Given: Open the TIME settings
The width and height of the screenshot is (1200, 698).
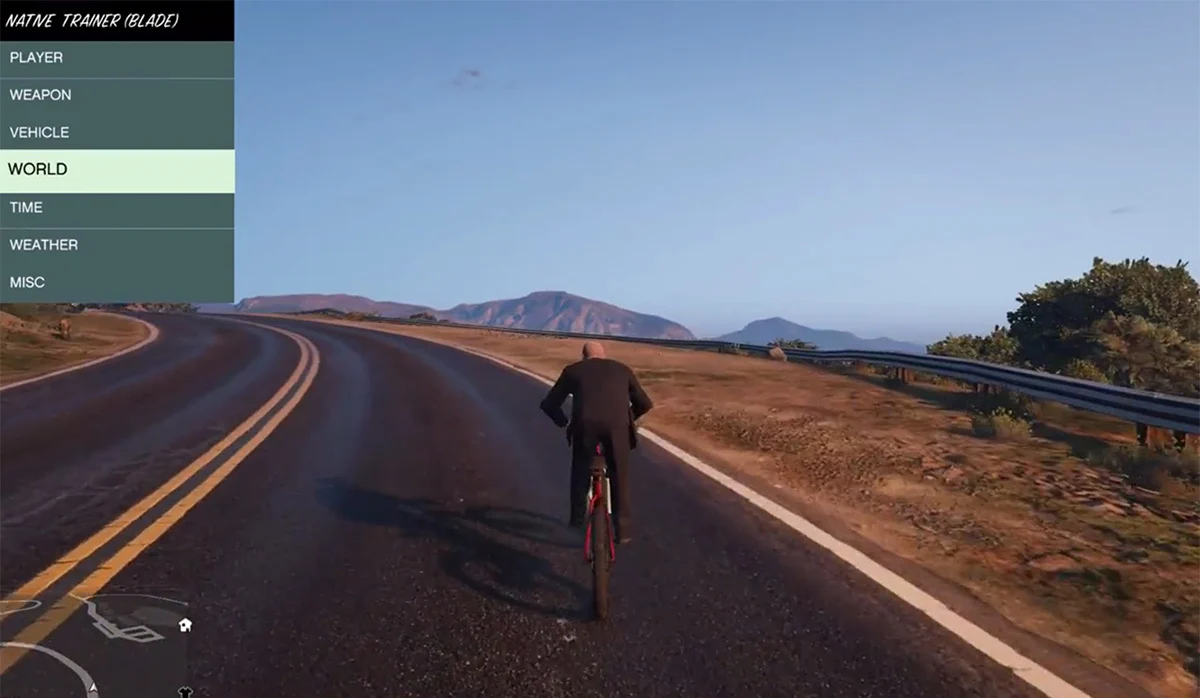Looking at the screenshot, I should 116,208.
